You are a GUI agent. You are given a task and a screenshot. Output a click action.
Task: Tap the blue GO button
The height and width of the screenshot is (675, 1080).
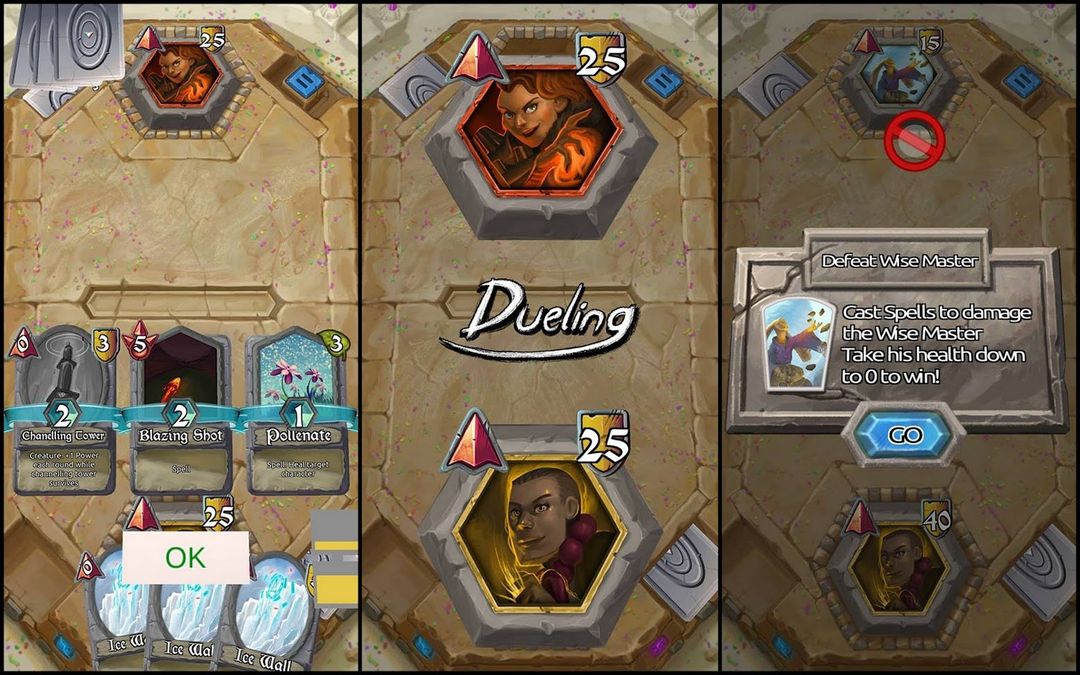click(x=904, y=435)
